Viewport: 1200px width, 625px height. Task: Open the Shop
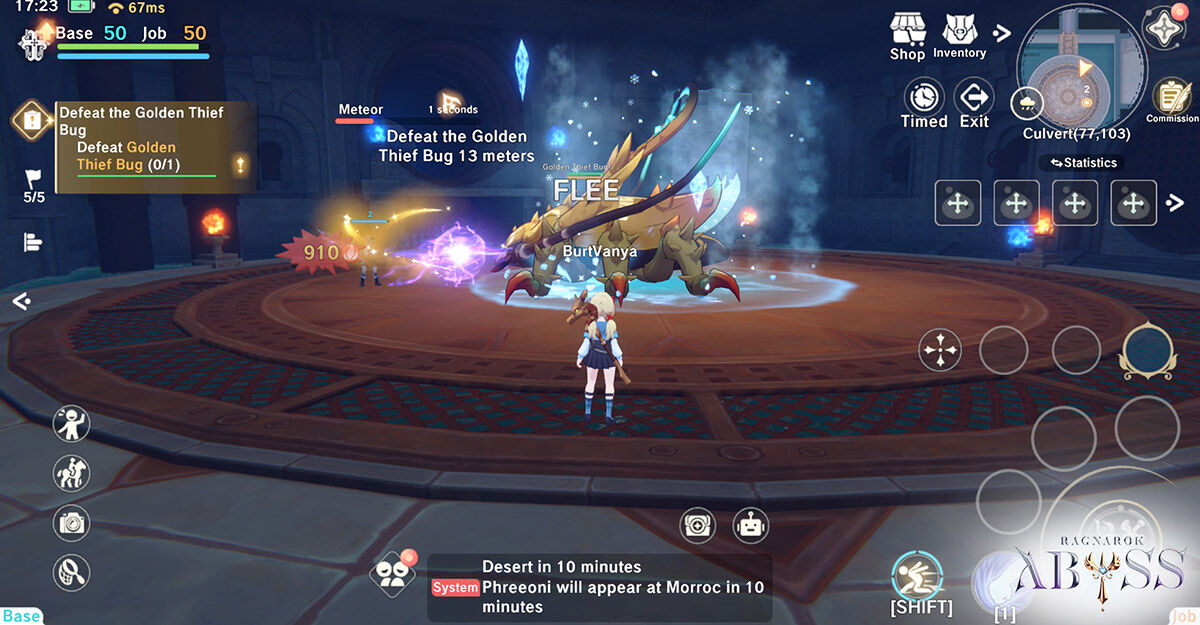pos(907,34)
